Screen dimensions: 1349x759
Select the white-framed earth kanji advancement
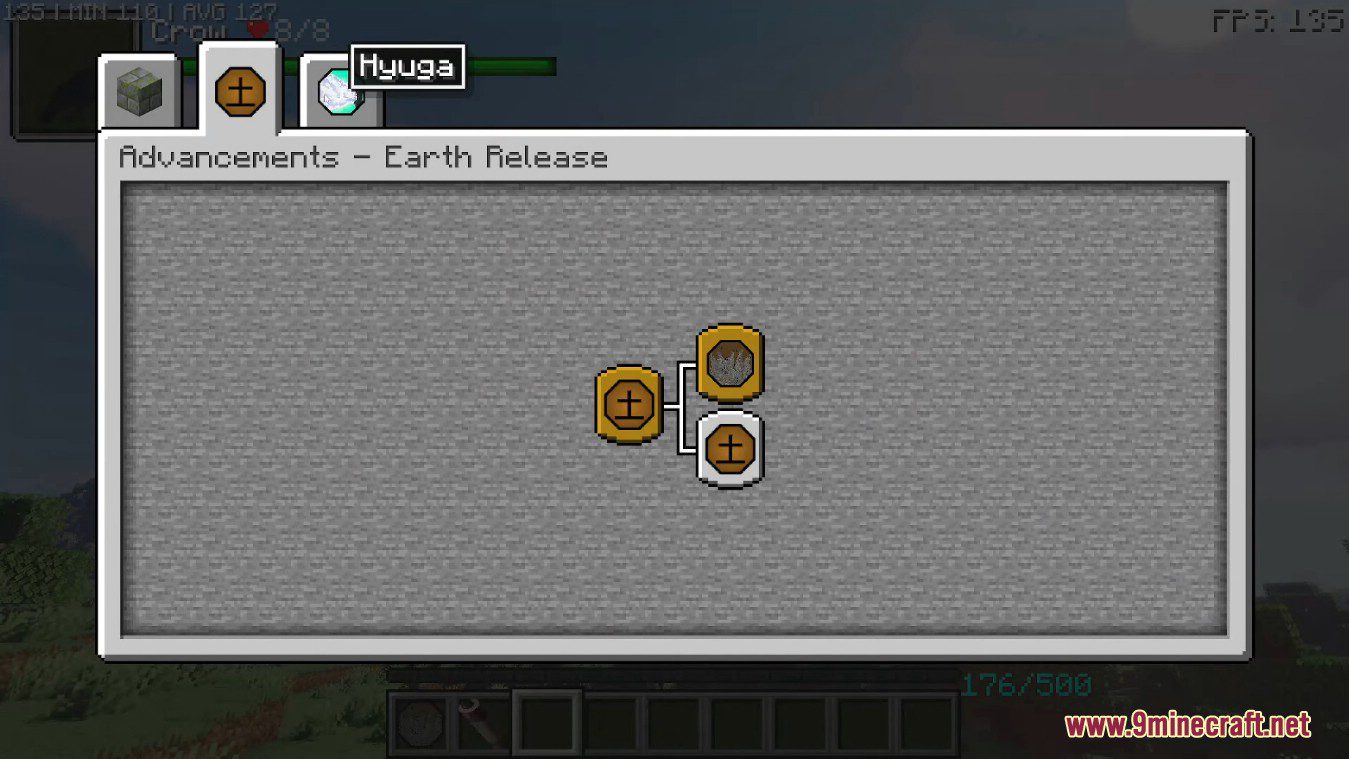[729, 448]
